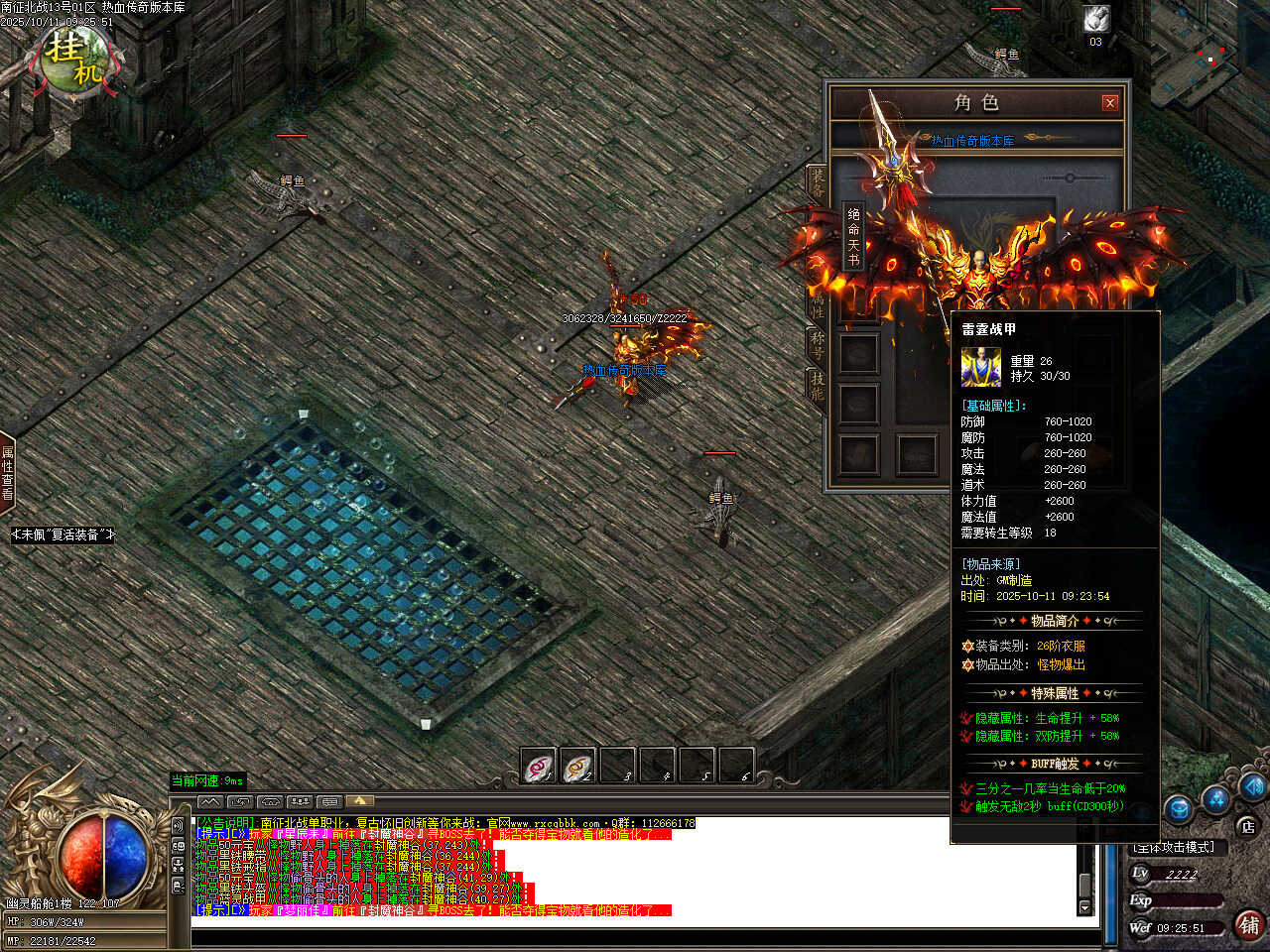
Task: Select the buff icon labeled 03
Action: pos(1095,19)
